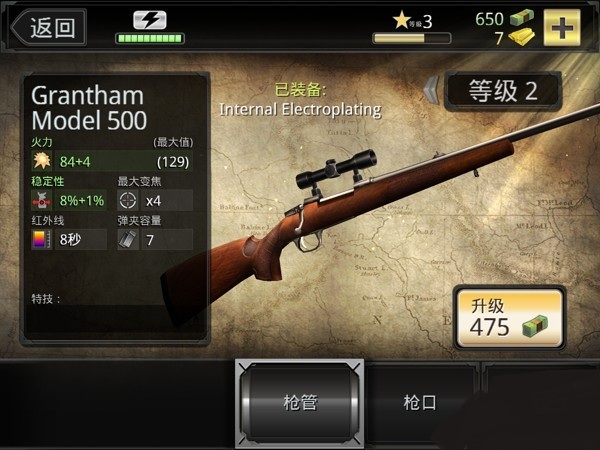Select the 枪管 barrel tab
The image size is (600, 450).
299,403
